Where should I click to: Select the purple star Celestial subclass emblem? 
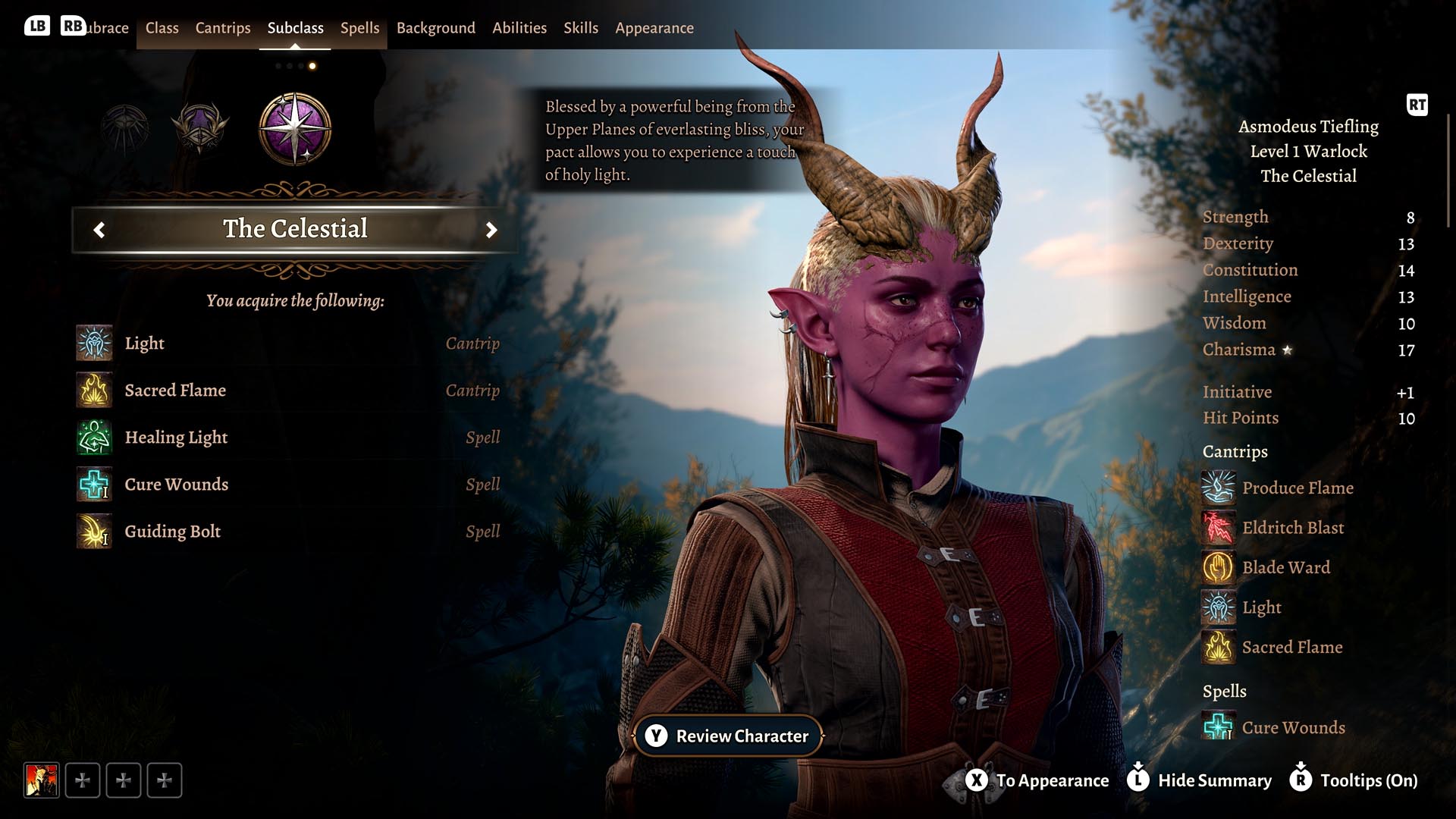point(295,129)
